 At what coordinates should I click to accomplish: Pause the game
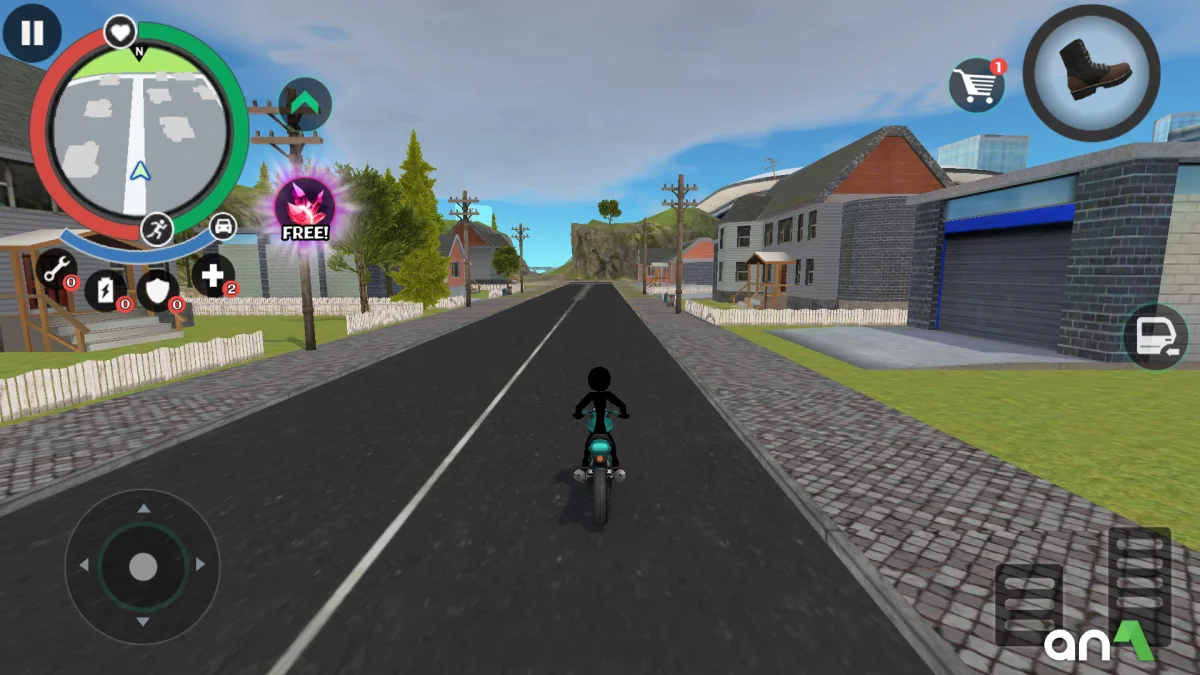[32, 33]
